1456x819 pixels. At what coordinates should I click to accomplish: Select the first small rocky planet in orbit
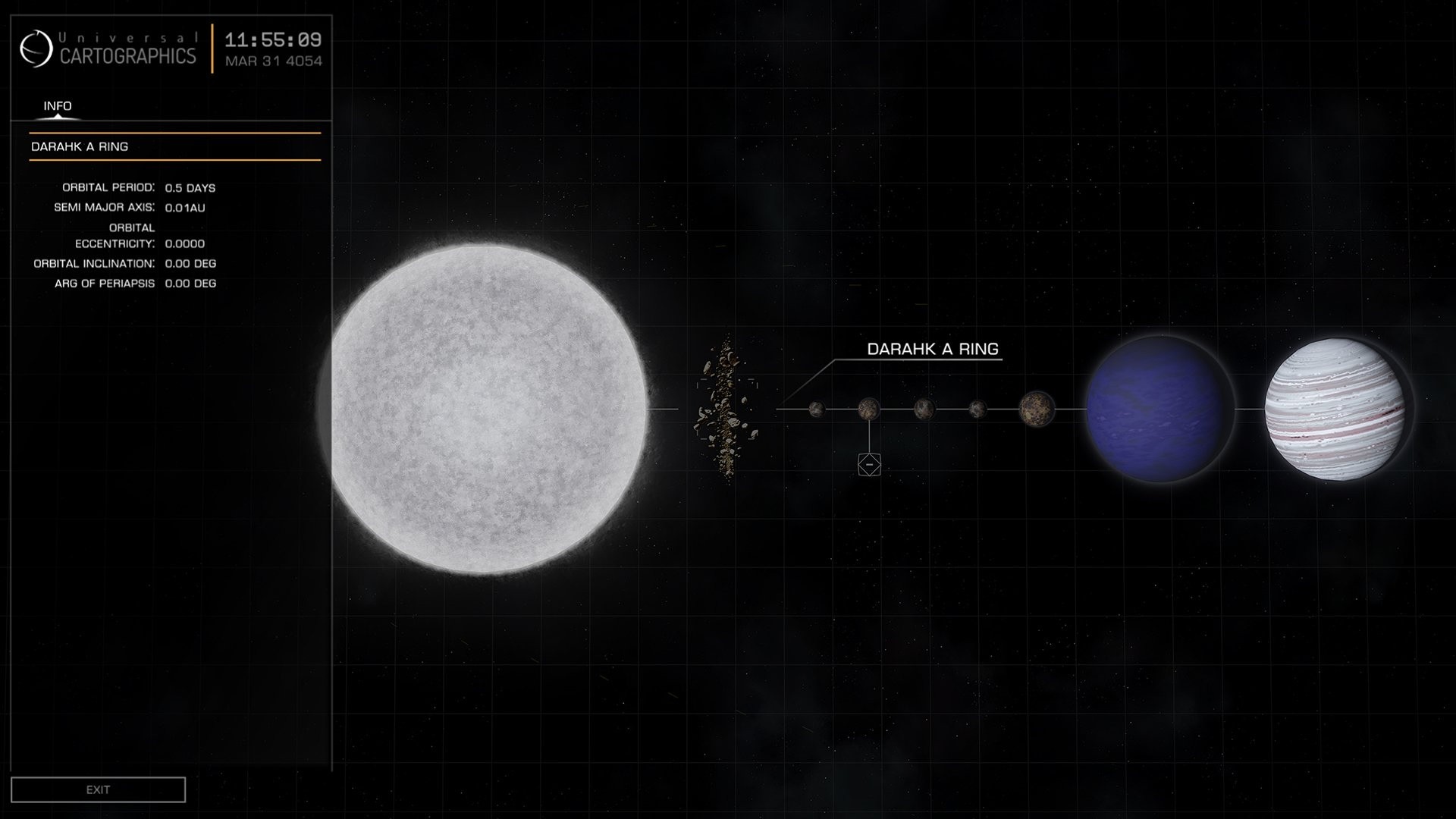817,409
